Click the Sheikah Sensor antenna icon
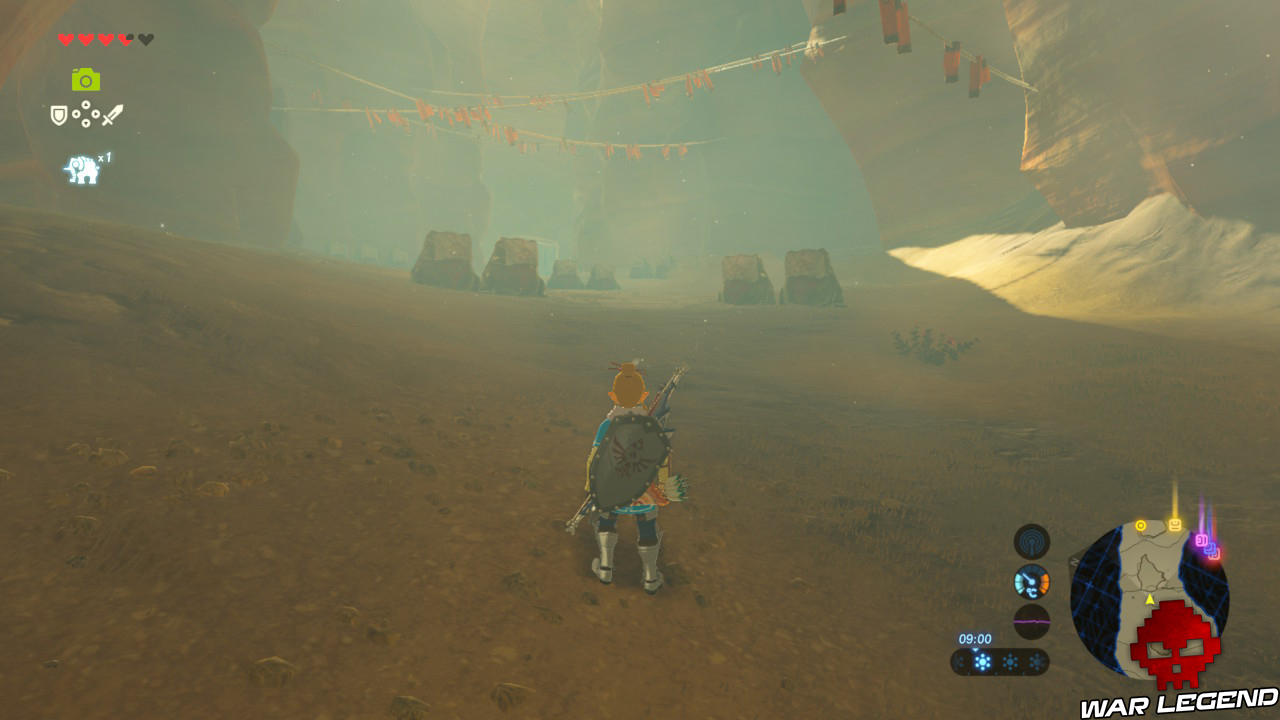1280x720 pixels. point(1030,540)
